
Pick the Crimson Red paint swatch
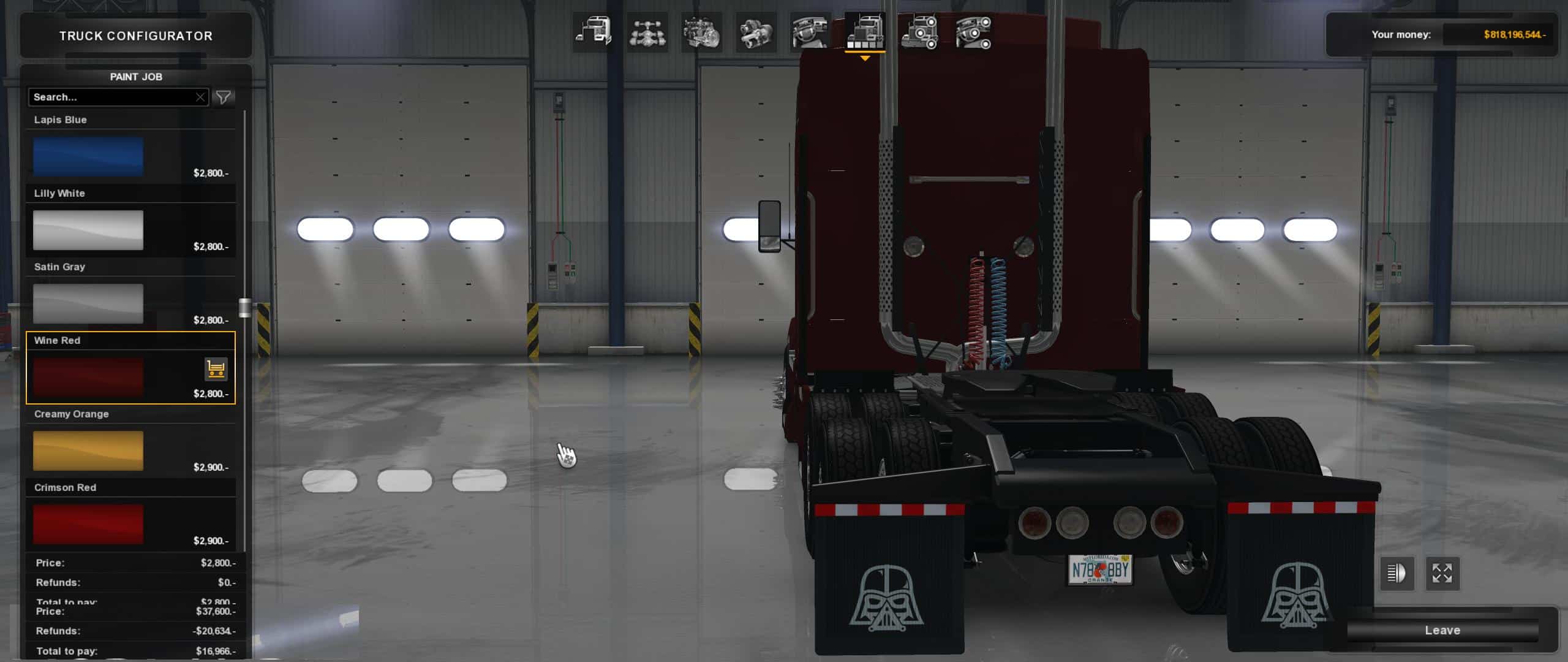click(88, 524)
